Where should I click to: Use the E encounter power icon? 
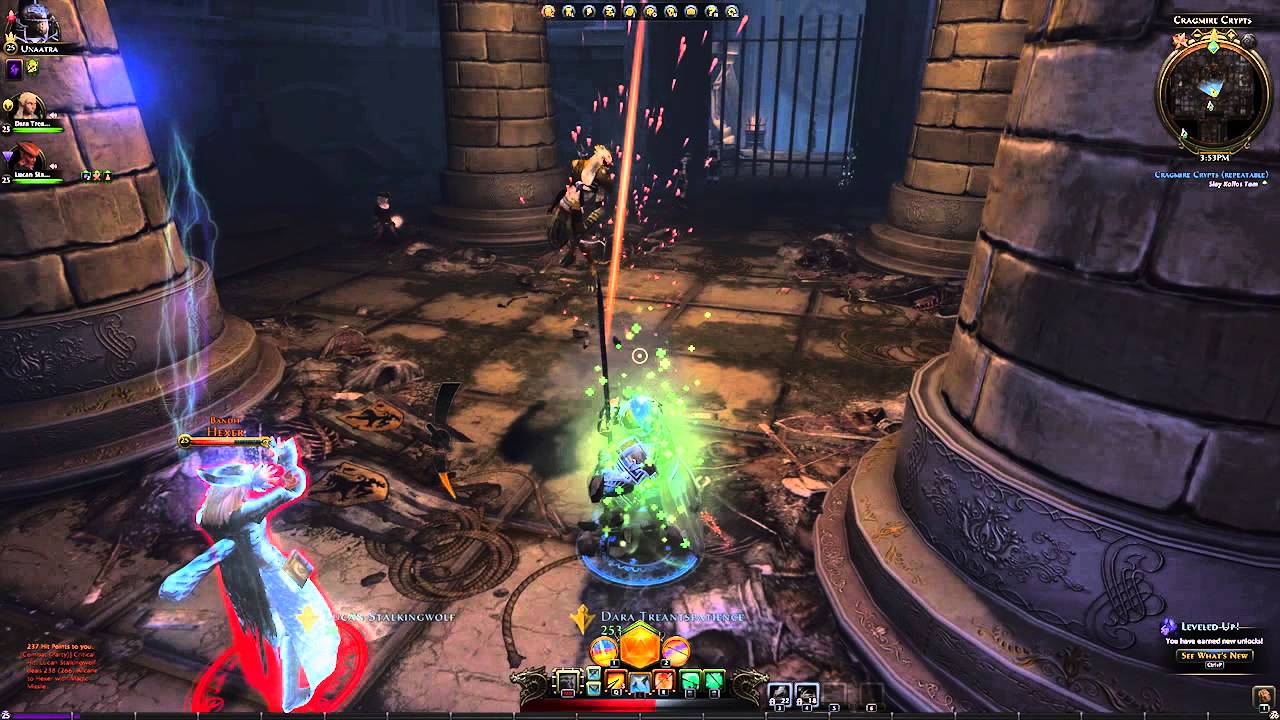(665, 681)
